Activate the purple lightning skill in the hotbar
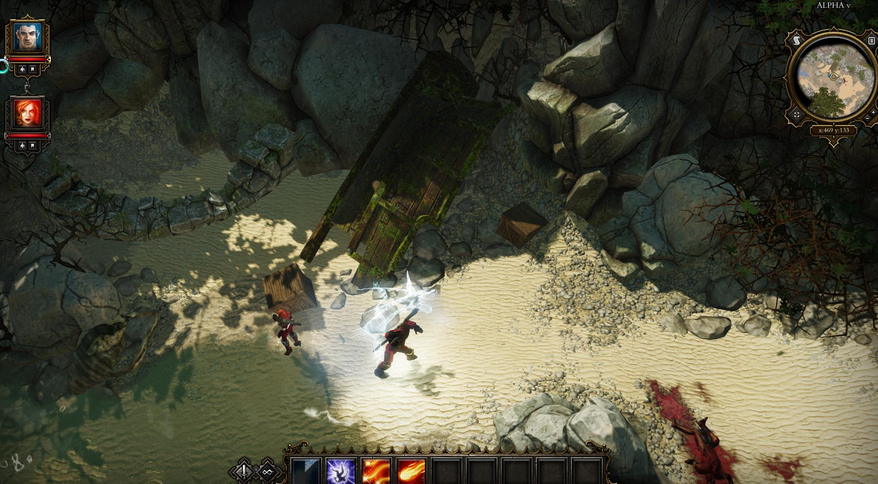Screen dimensions: 878x484 point(341,471)
